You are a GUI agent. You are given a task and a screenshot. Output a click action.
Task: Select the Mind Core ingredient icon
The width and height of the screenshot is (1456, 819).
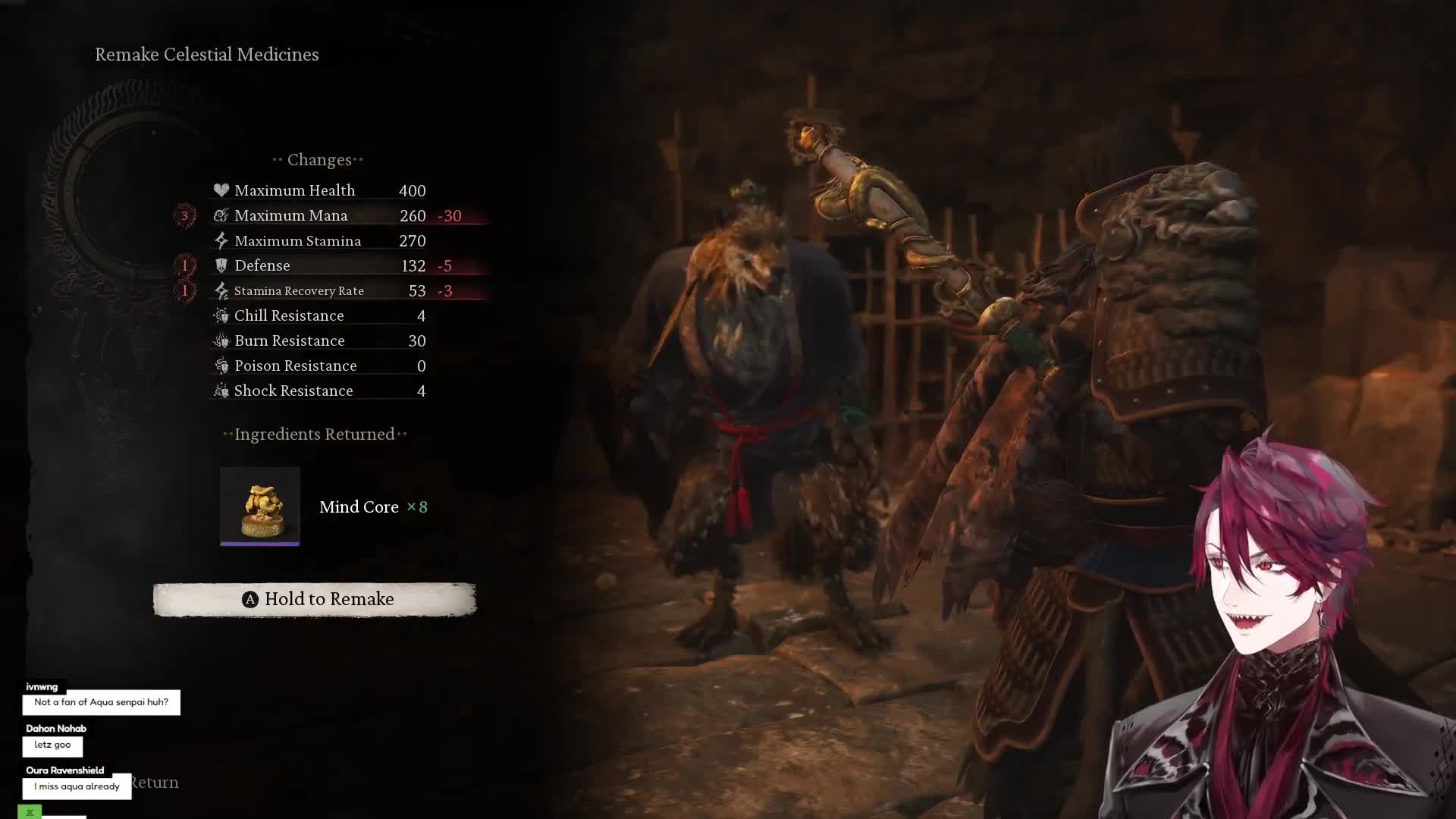coord(260,506)
